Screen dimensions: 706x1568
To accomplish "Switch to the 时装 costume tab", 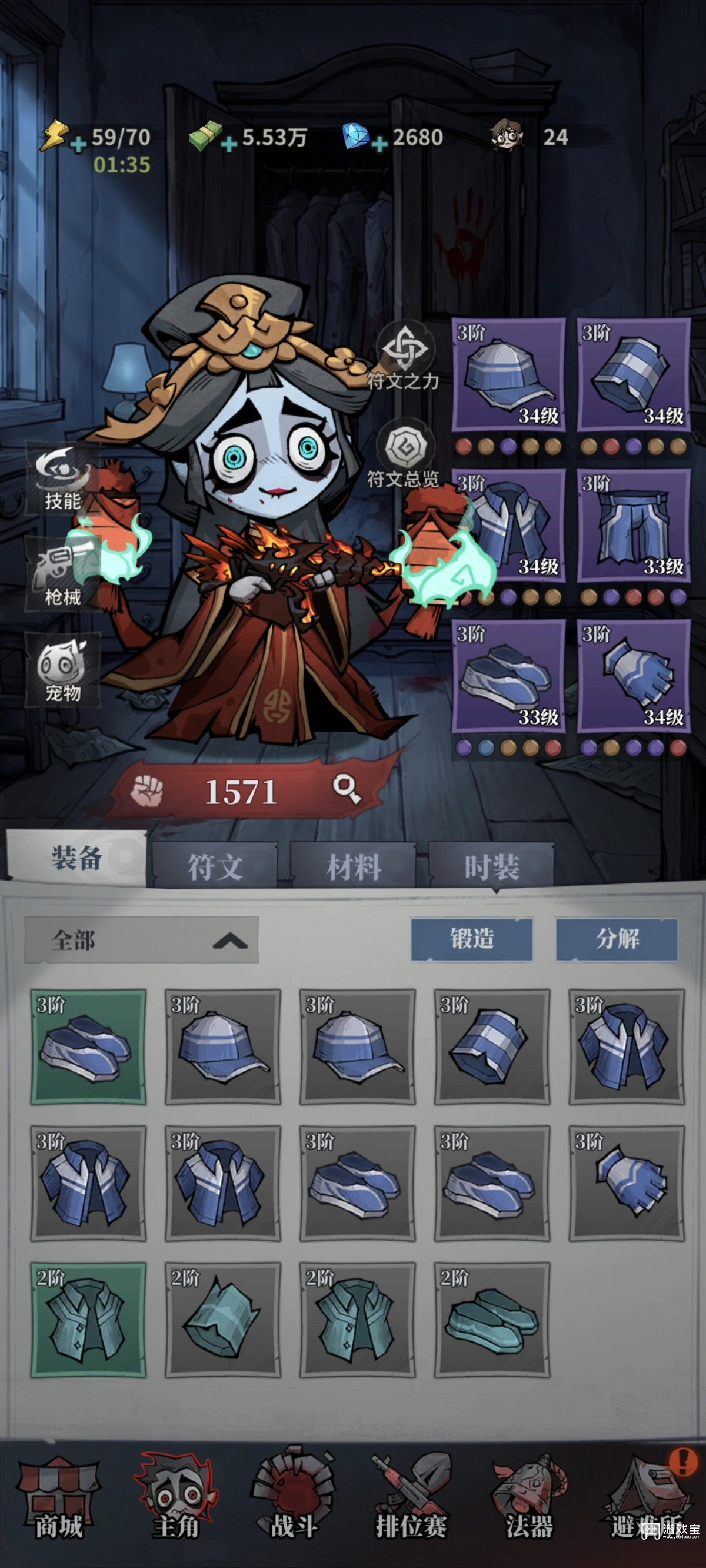I will [x=492, y=866].
